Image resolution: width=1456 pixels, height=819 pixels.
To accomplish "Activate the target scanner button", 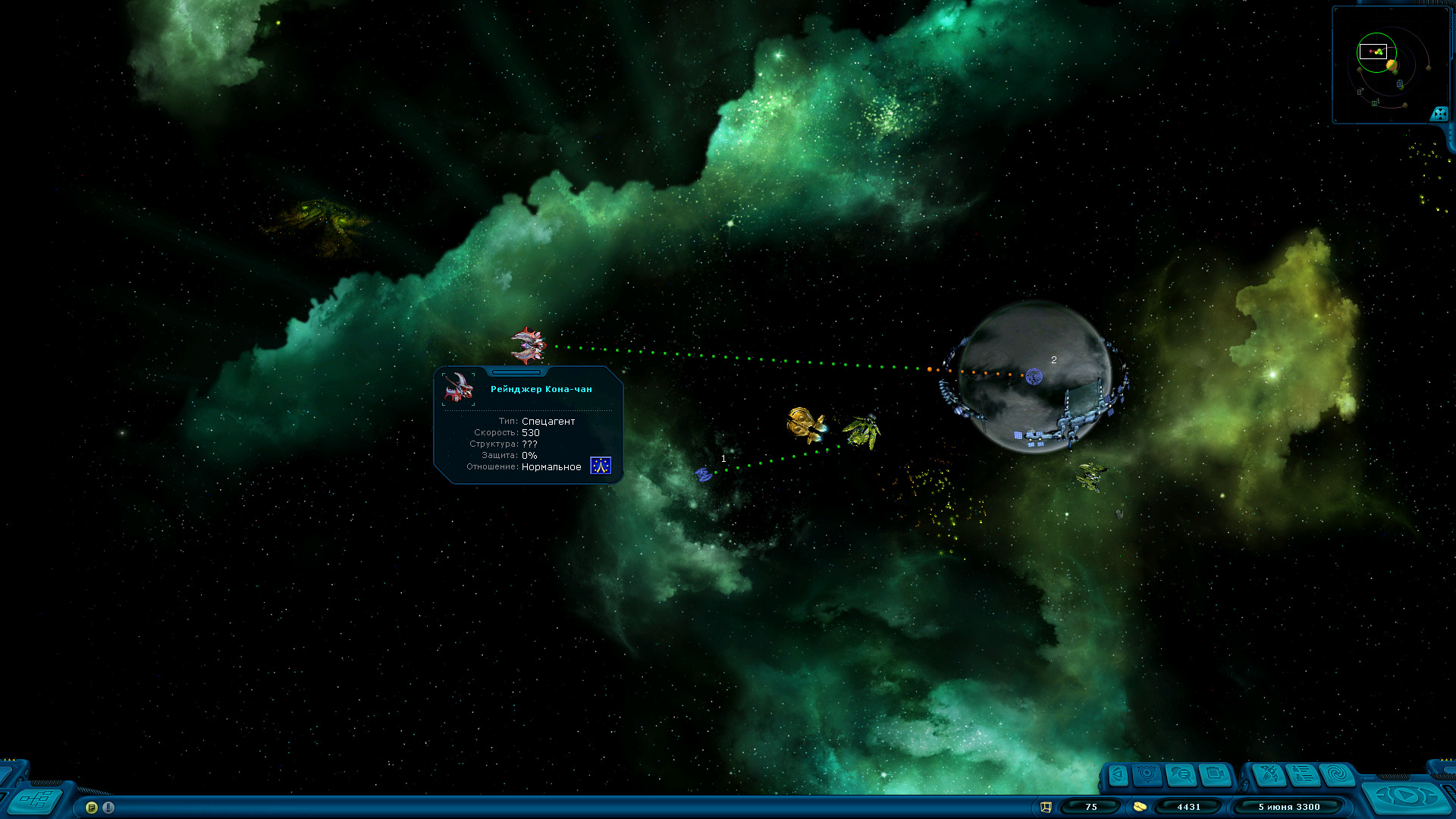I will click(1147, 774).
